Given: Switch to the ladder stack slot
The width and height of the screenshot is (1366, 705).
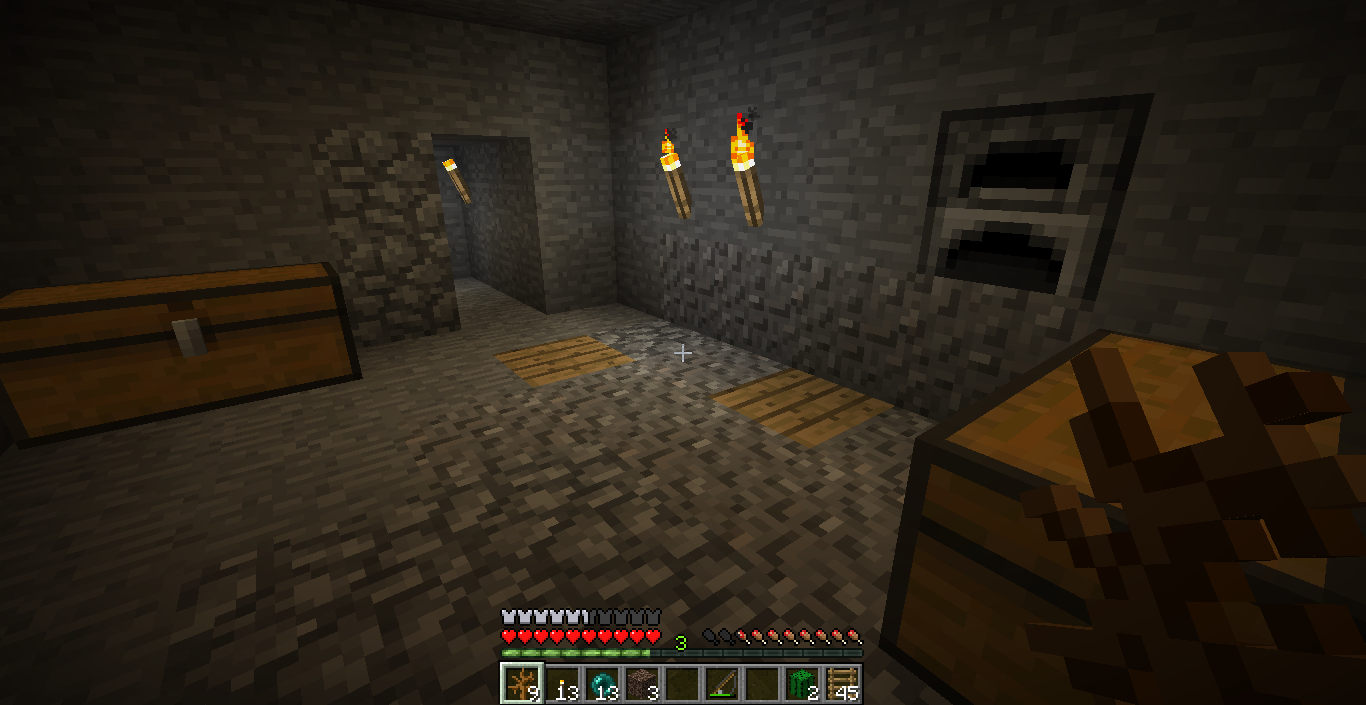Looking at the screenshot, I should pyautogui.click(x=841, y=683).
